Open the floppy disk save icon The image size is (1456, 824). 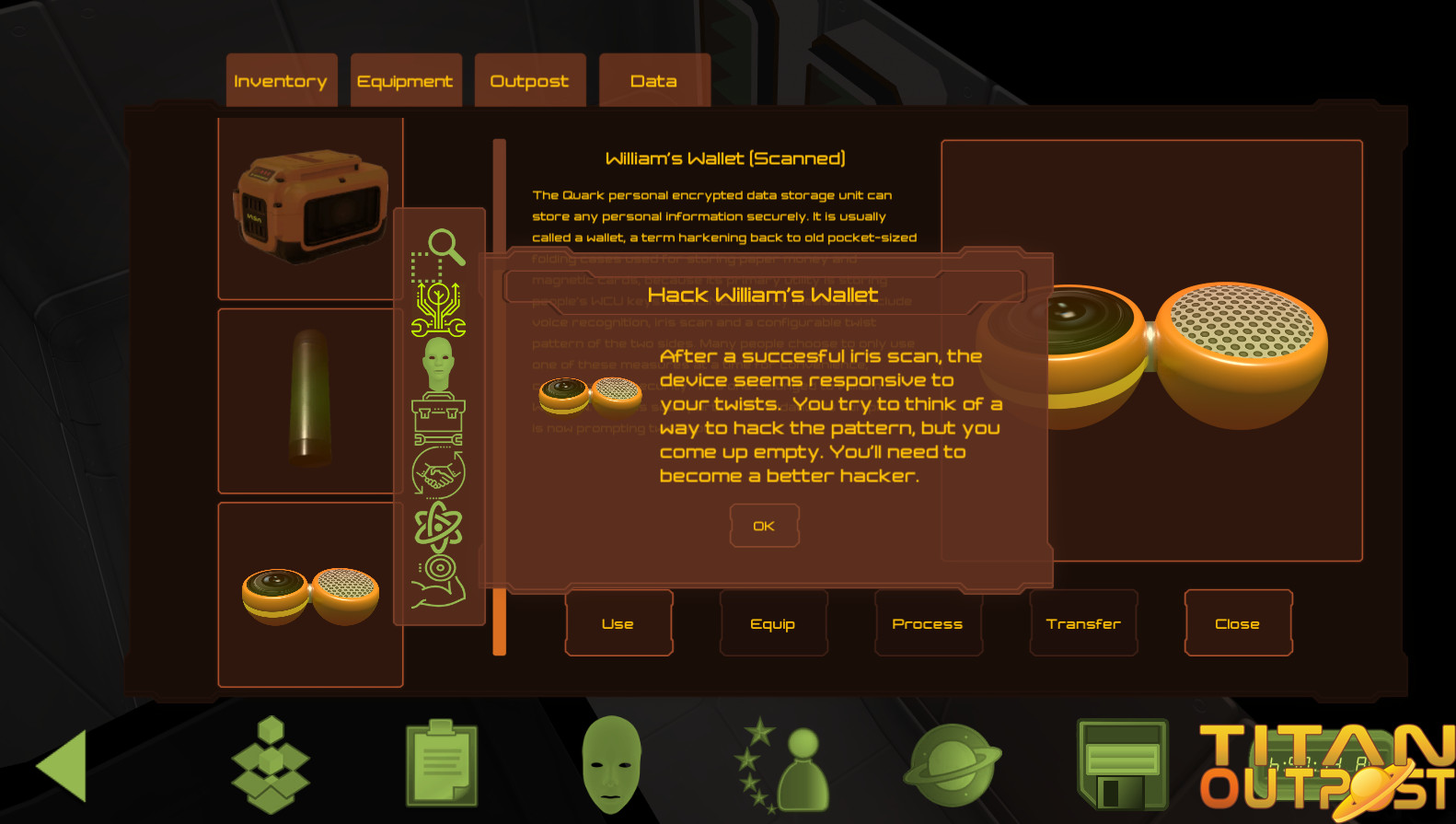[1125, 763]
